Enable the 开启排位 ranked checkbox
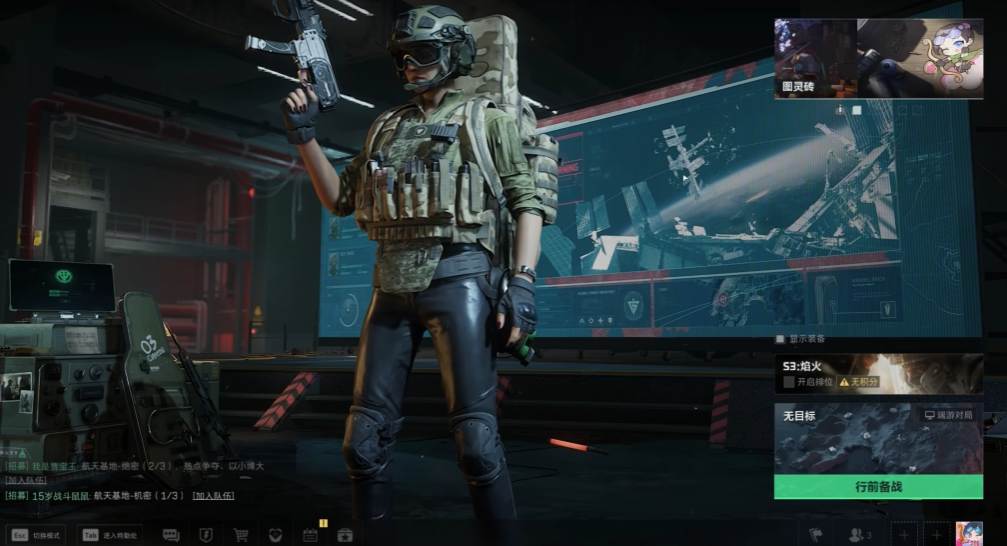This screenshot has width=1007, height=546. click(x=789, y=382)
